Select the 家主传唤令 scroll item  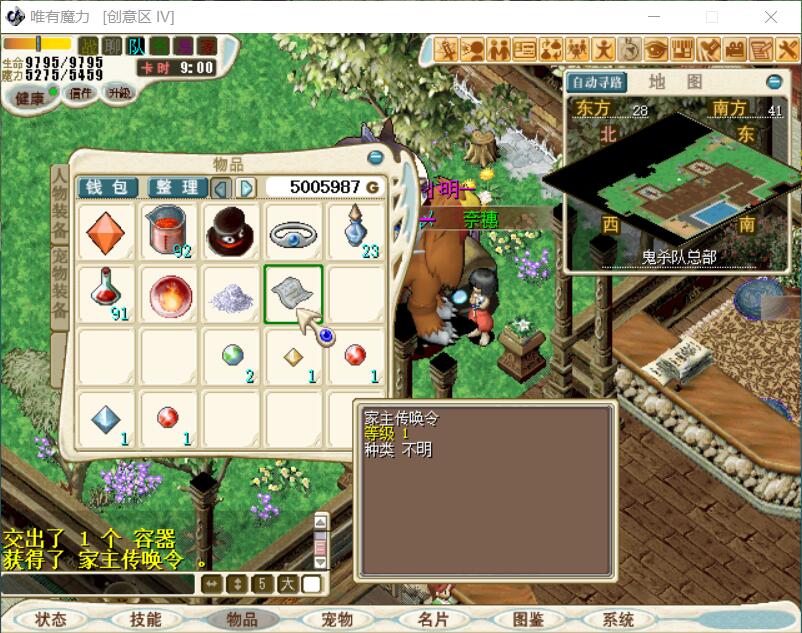tap(292, 294)
